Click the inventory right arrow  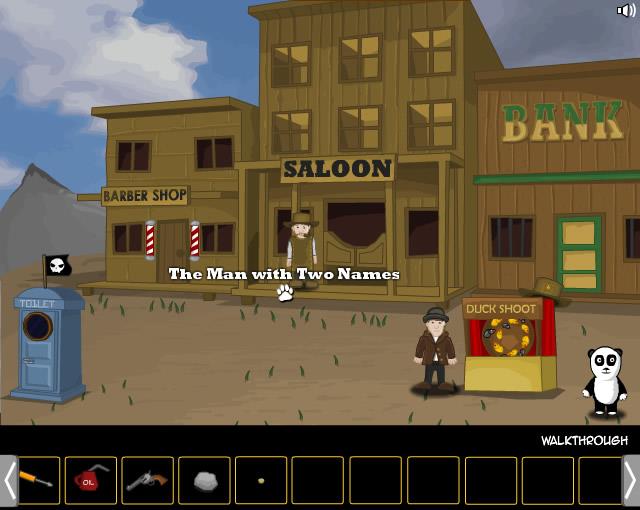pos(630,480)
